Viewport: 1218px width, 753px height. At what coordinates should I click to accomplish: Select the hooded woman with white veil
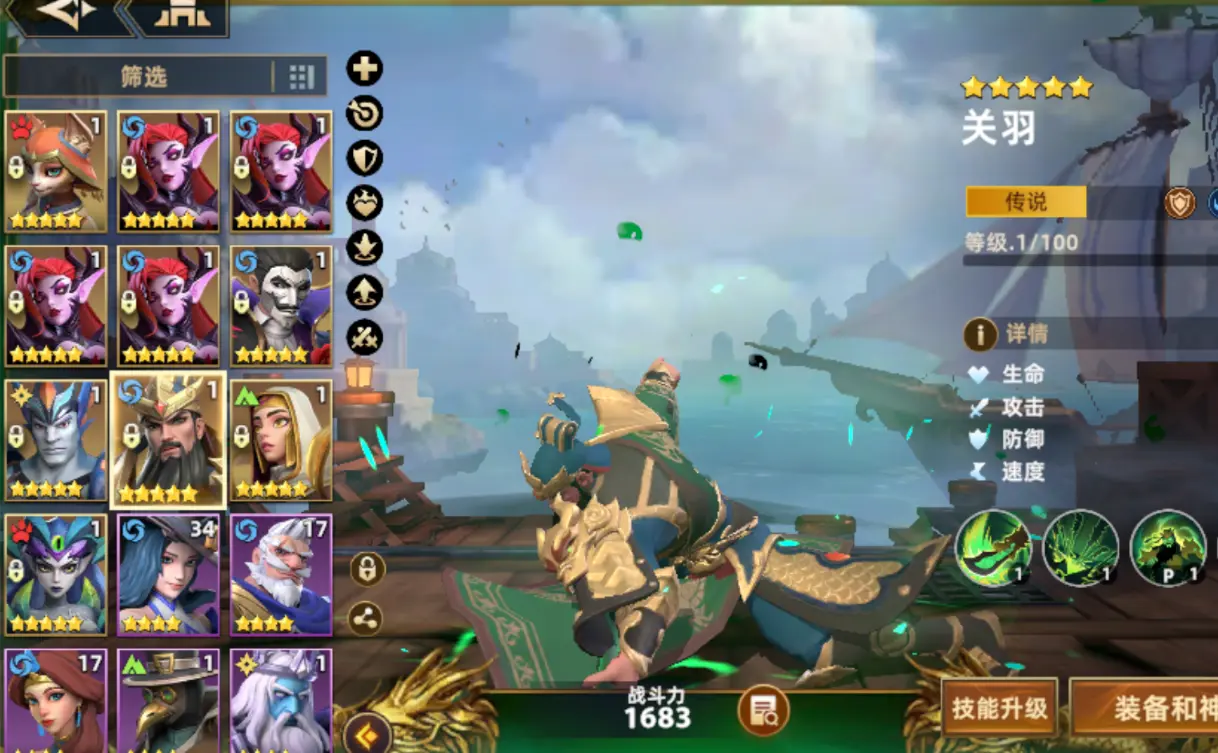281,440
